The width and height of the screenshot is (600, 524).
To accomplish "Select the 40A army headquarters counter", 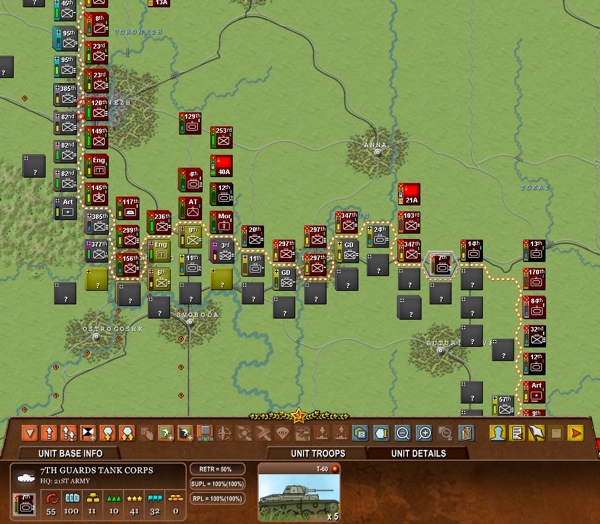I will click(223, 167).
